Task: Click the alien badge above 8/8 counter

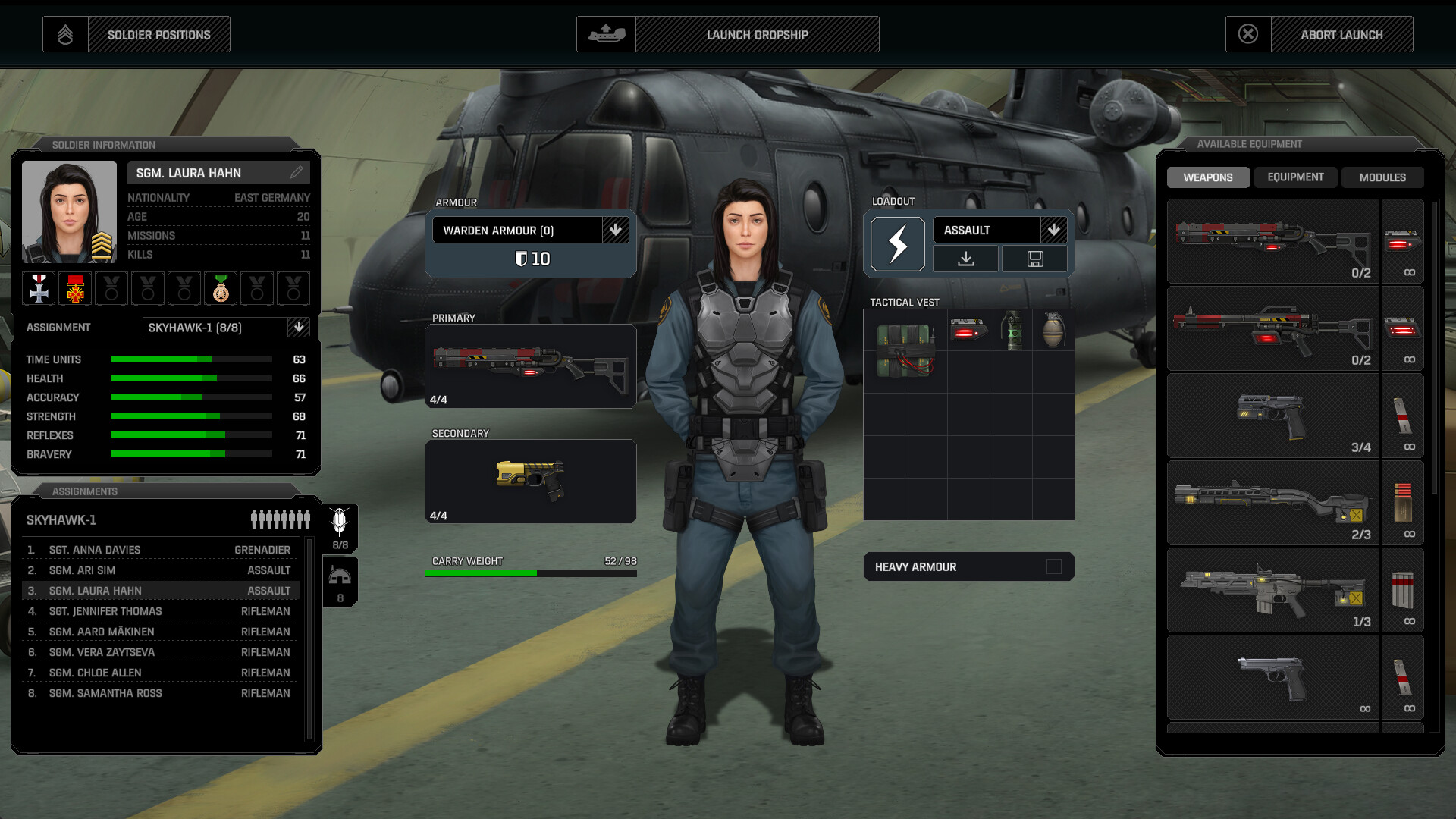Action: tap(340, 521)
